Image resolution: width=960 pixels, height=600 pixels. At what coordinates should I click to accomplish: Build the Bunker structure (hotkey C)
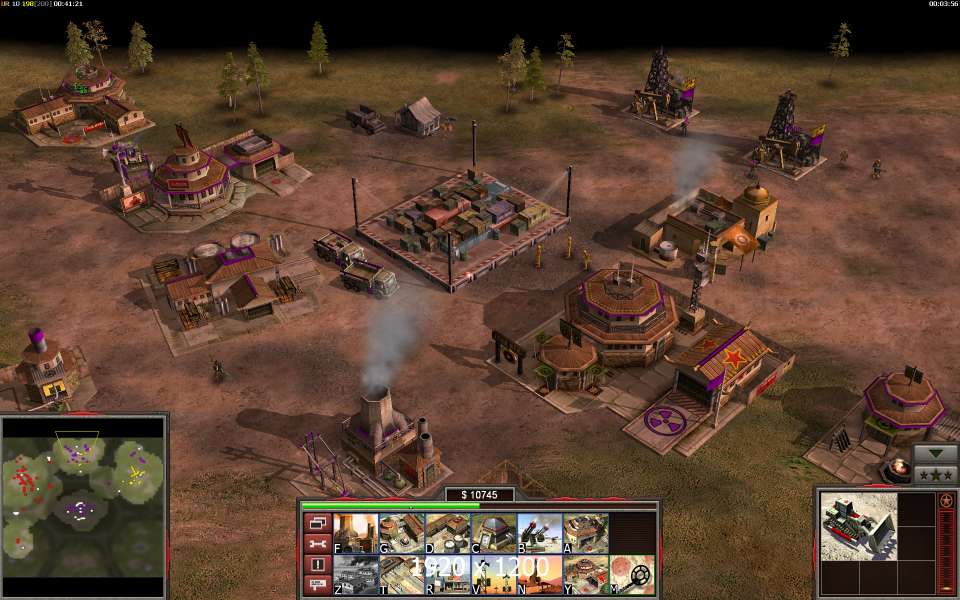[x=492, y=533]
